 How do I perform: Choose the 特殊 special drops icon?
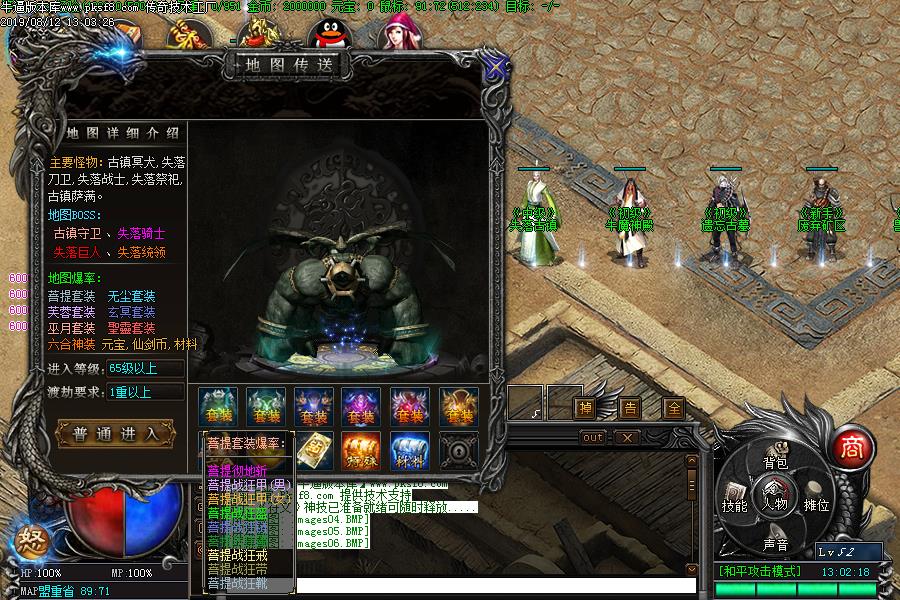[x=362, y=451]
